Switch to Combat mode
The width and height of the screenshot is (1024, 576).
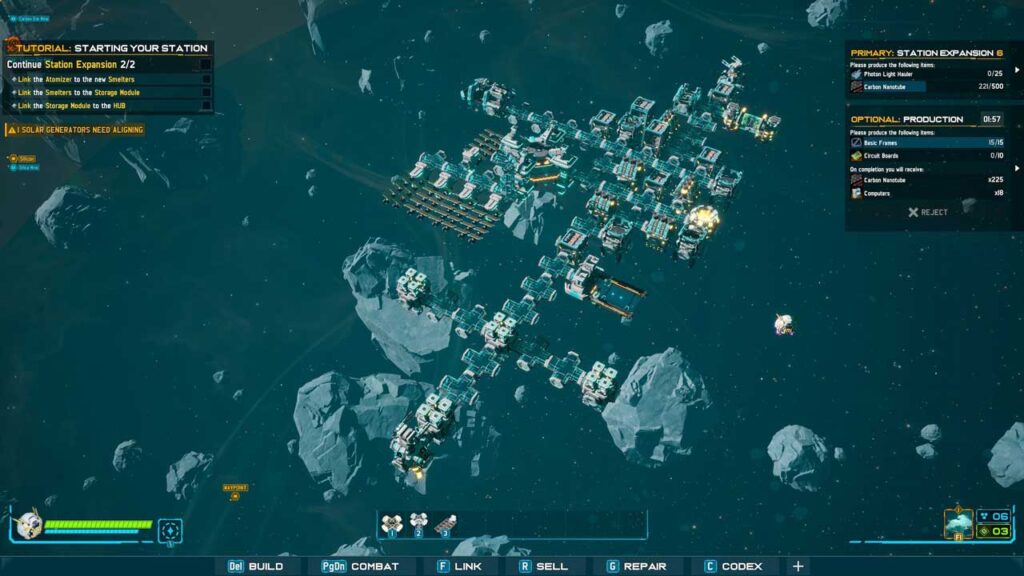362,566
